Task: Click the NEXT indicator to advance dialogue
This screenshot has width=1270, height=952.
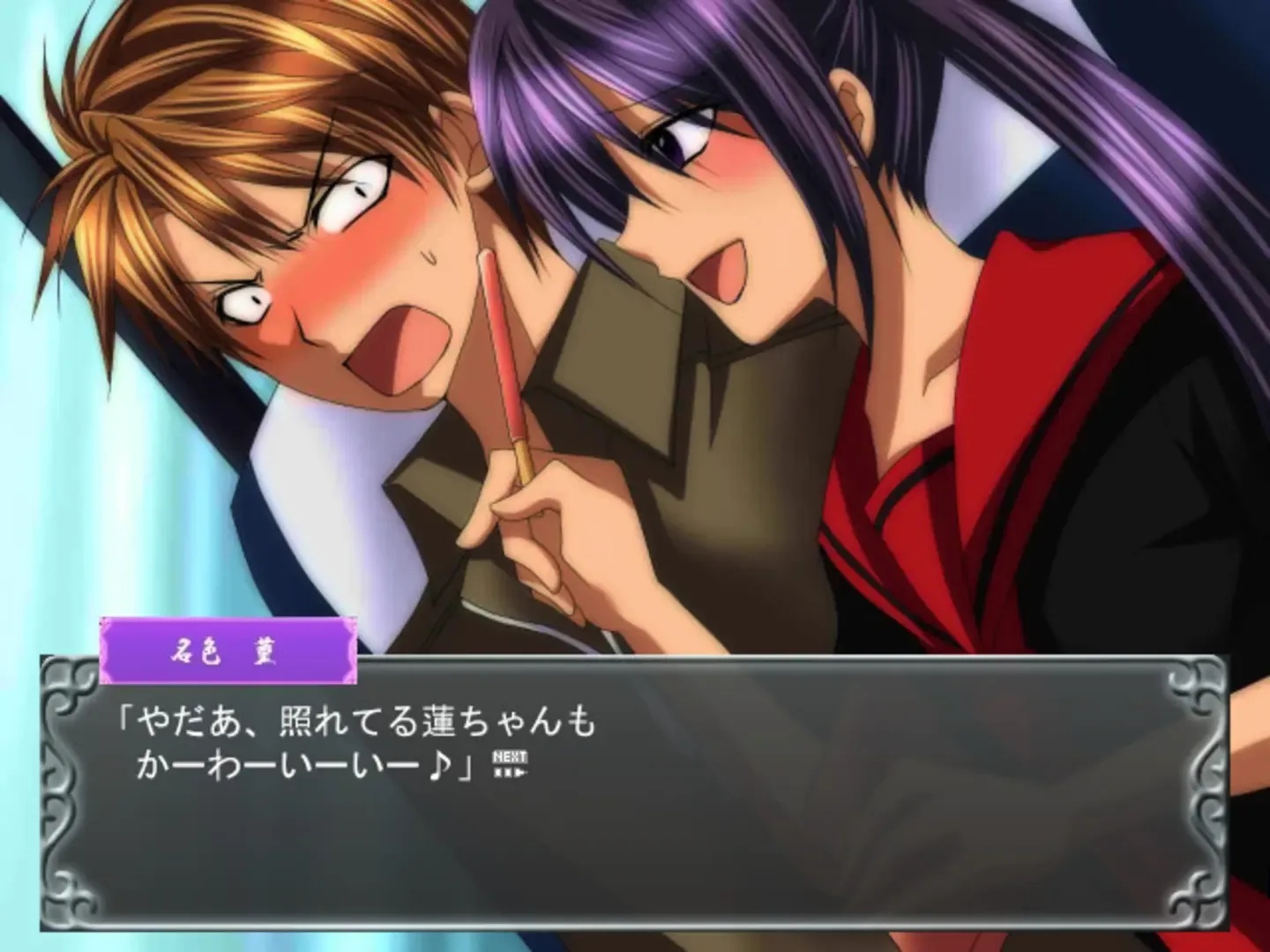Action: pyautogui.click(x=511, y=755)
